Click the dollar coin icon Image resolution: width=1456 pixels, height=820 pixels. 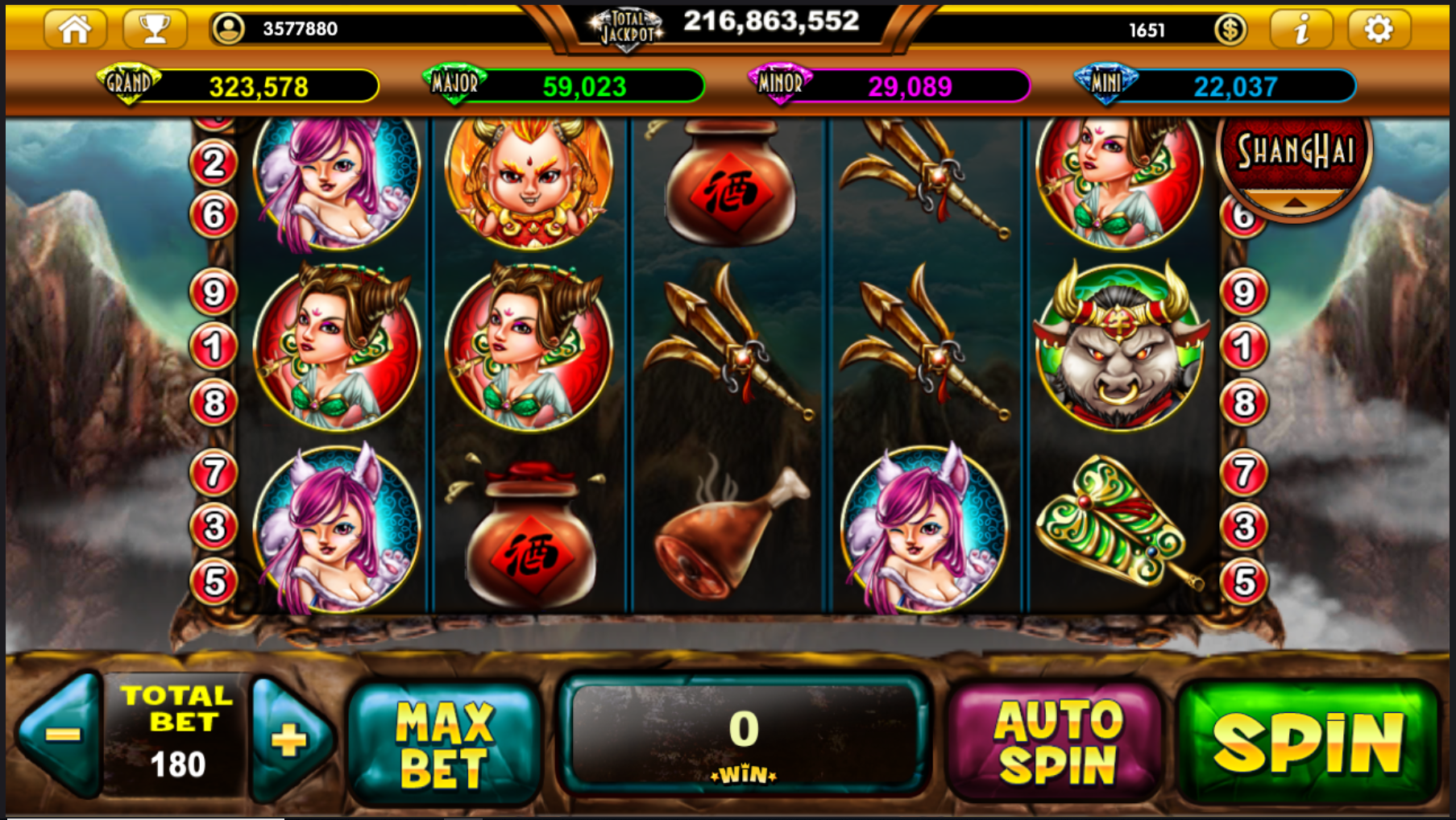(1230, 30)
